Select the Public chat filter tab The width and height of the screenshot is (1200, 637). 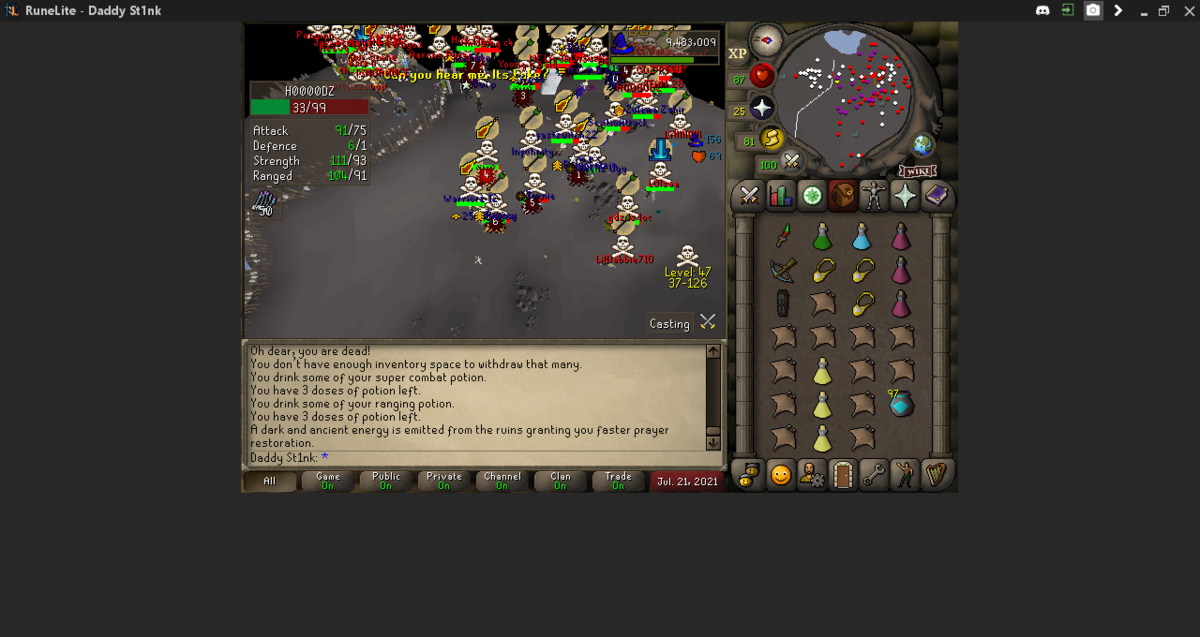pos(386,481)
